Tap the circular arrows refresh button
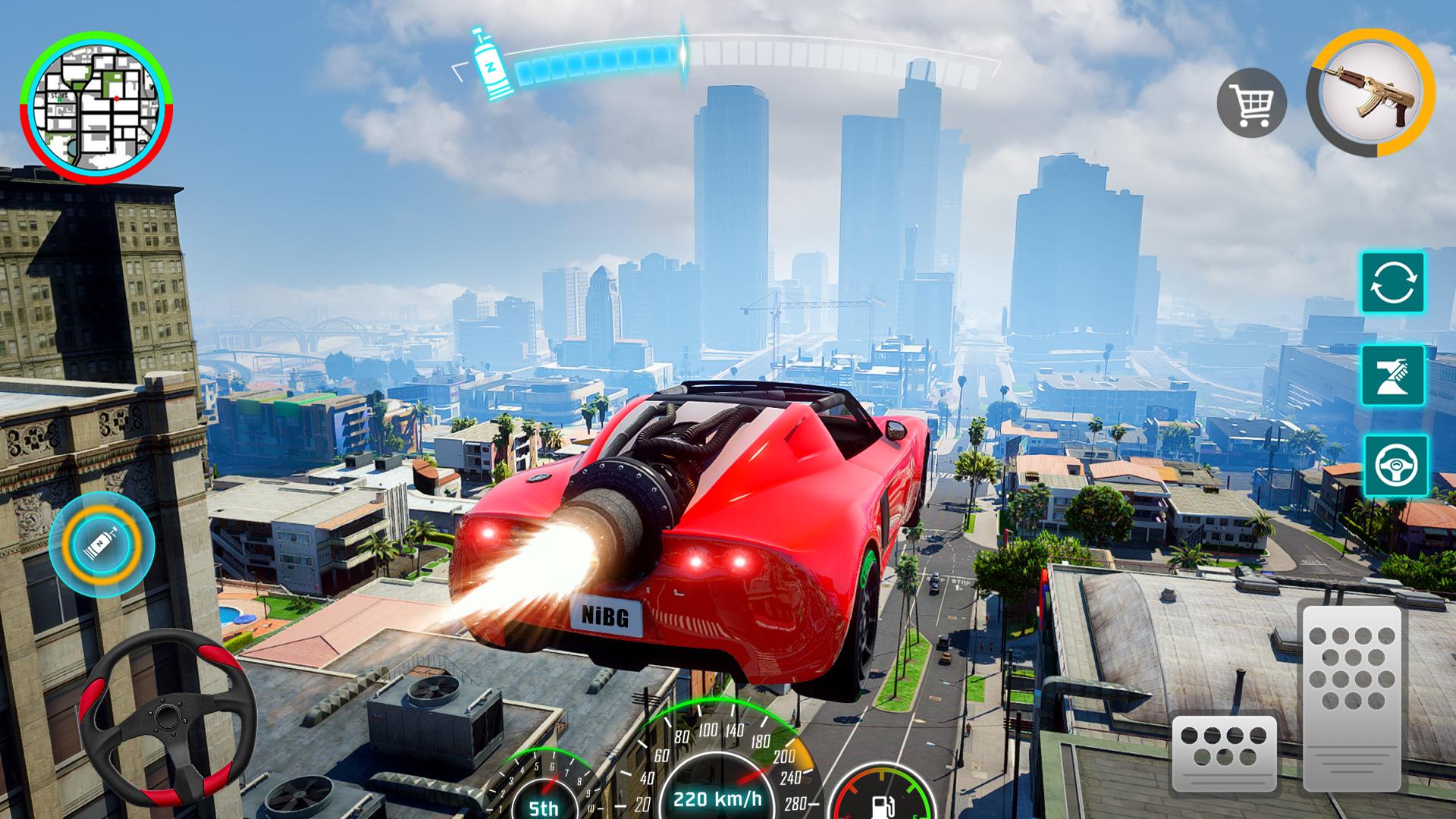The image size is (1456, 819). click(x=1392, y=283)
